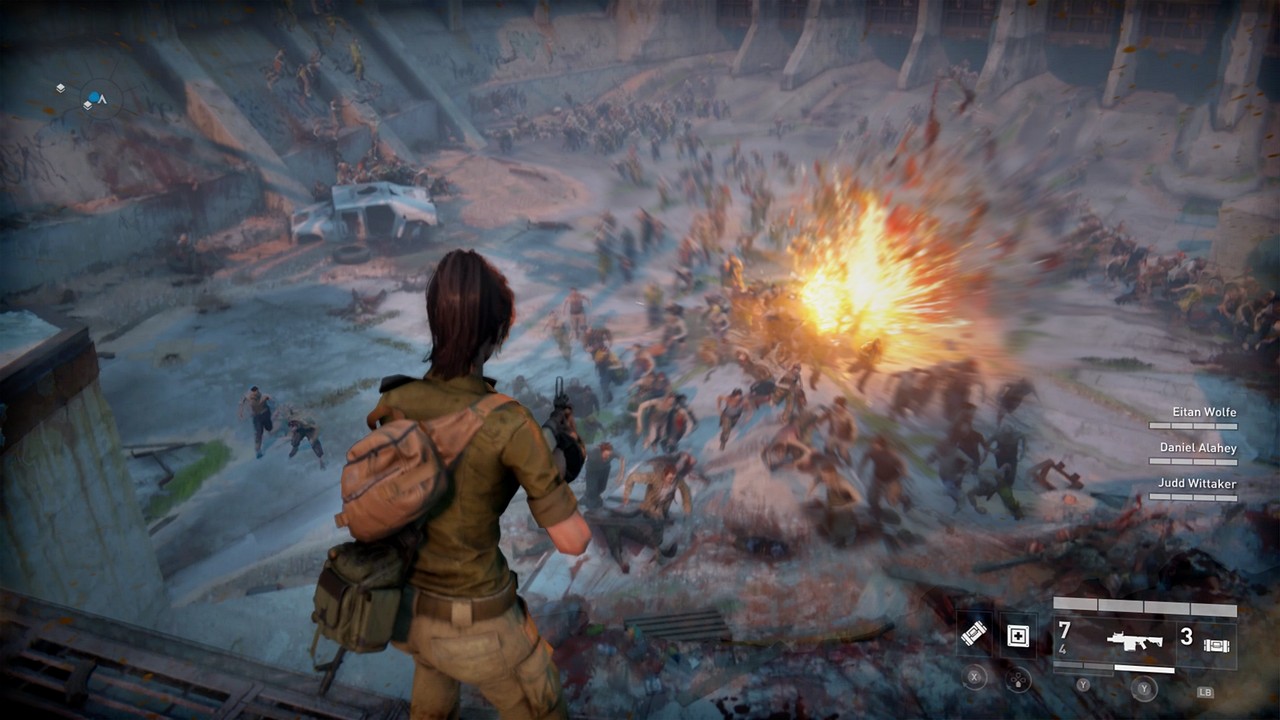Click the player's segmented health bar
The image size is (1280, 720).
[1146, 605]
